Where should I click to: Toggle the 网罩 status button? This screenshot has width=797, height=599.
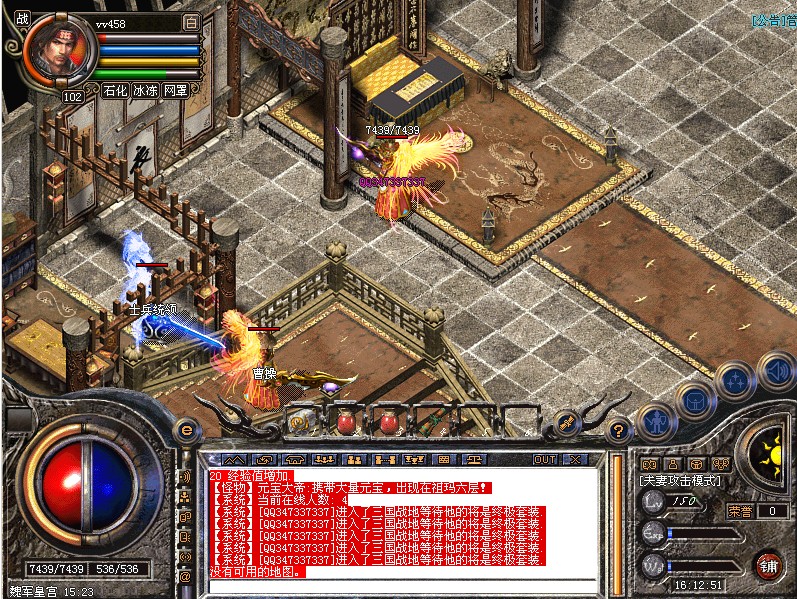175,90
